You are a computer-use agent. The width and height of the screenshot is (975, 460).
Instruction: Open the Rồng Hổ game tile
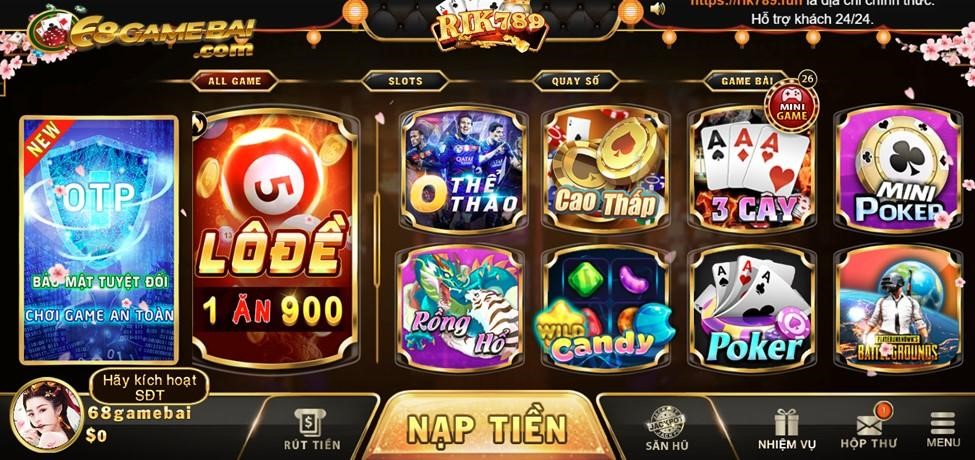pyautogui.click(x=463, y=306)
